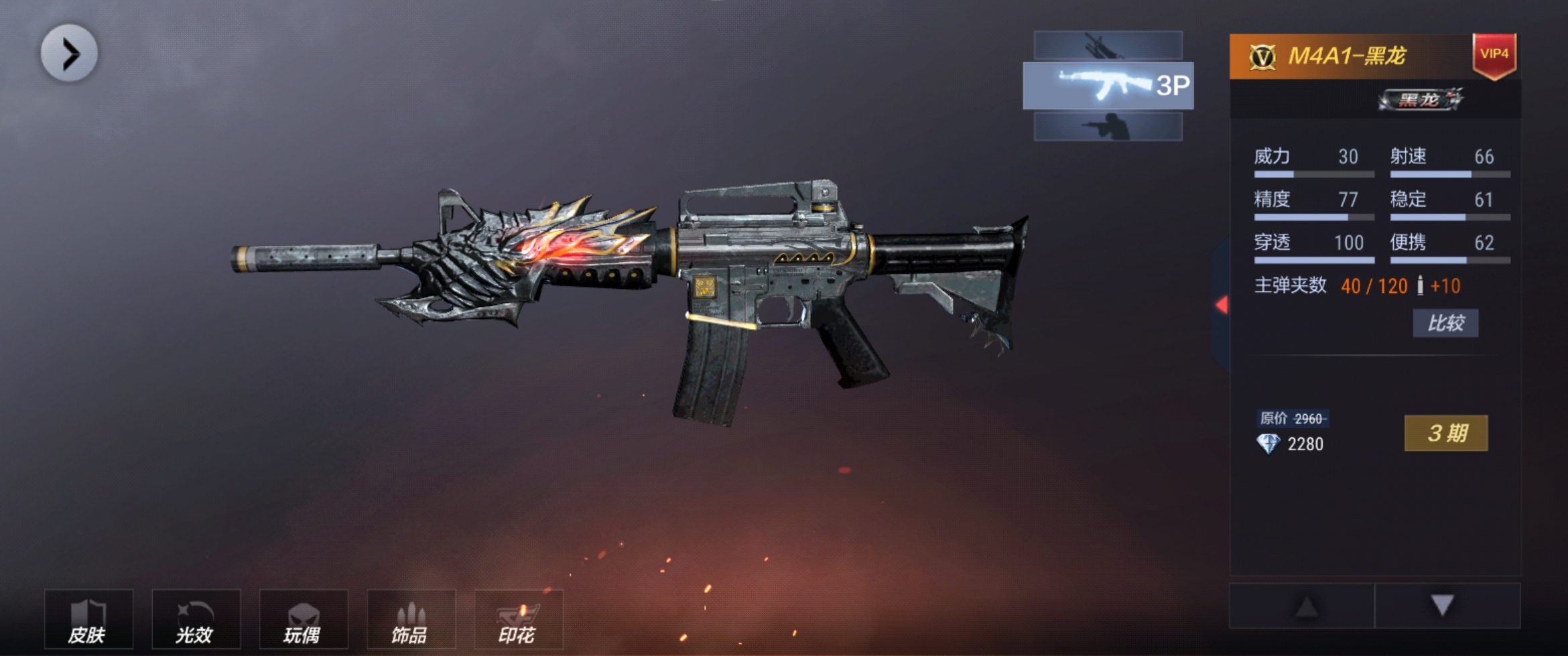This screenshot has width=1568, height=656.
Task: Choose the soldier silhouette view option
Action: coord(1108,126)
